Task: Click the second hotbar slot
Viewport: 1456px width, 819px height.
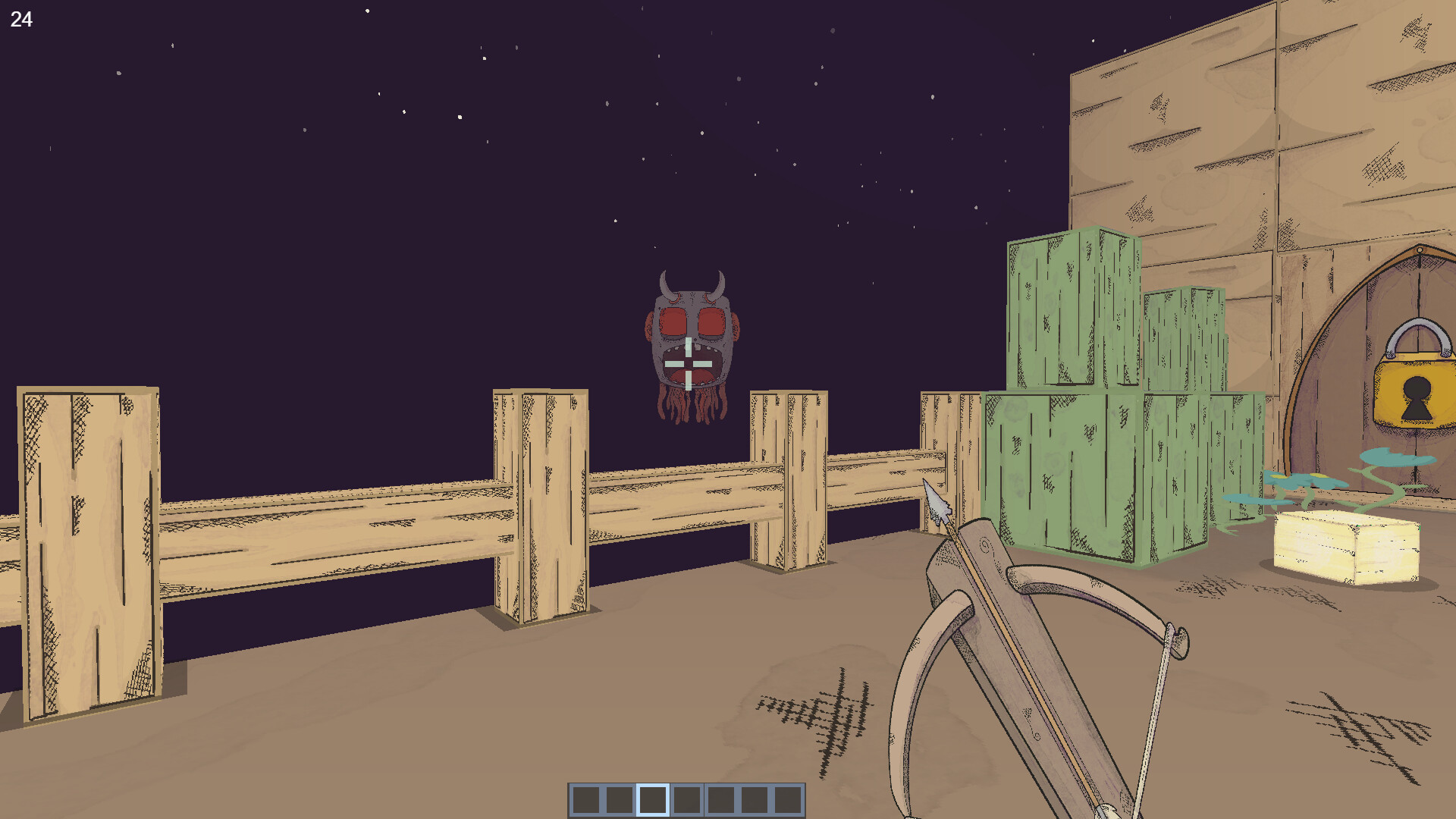Action: tap(619, 799)
